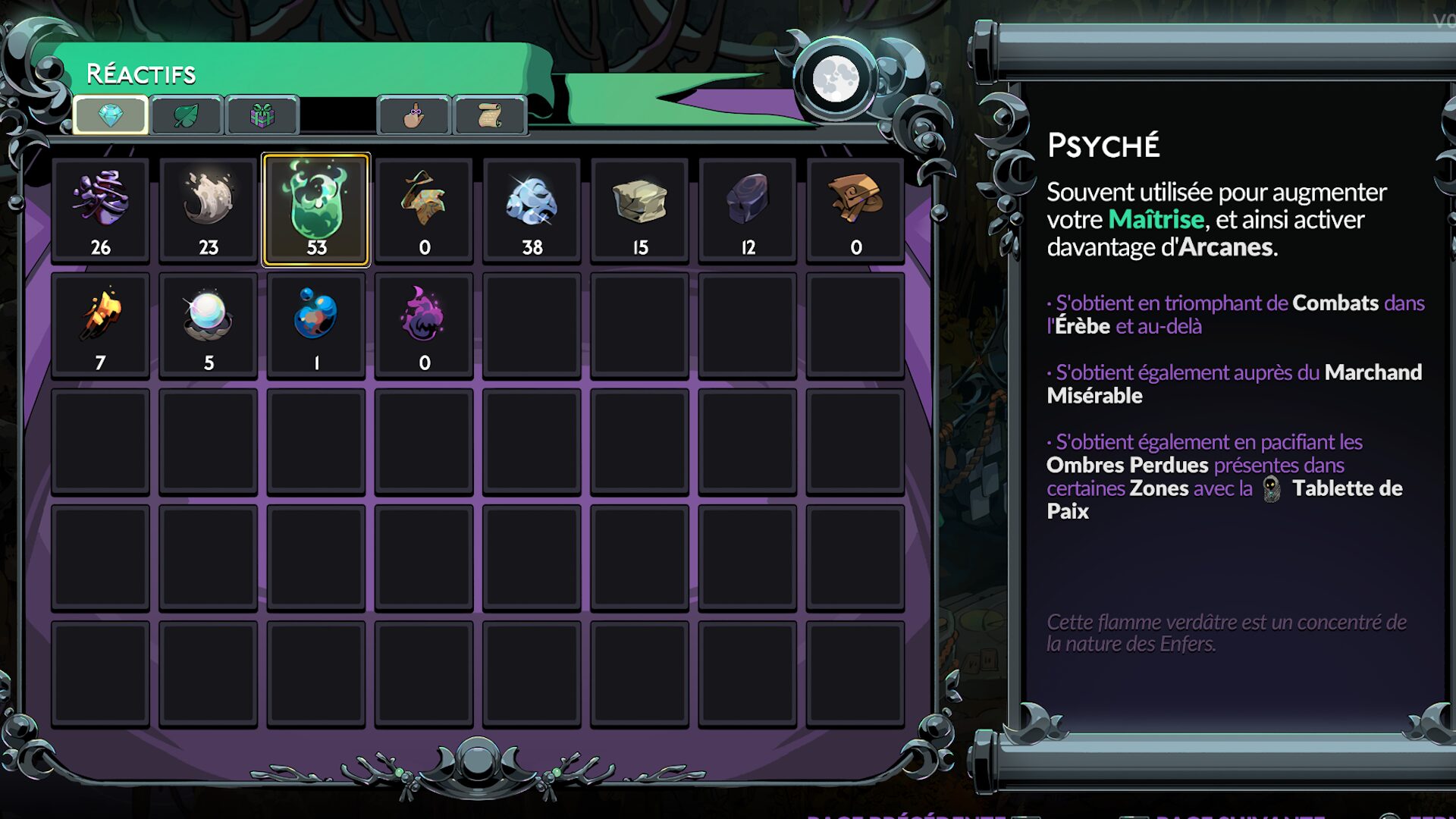Open the gift box tab
Viewport: 1456px width, 819px height.
click(x=262, y=115)
